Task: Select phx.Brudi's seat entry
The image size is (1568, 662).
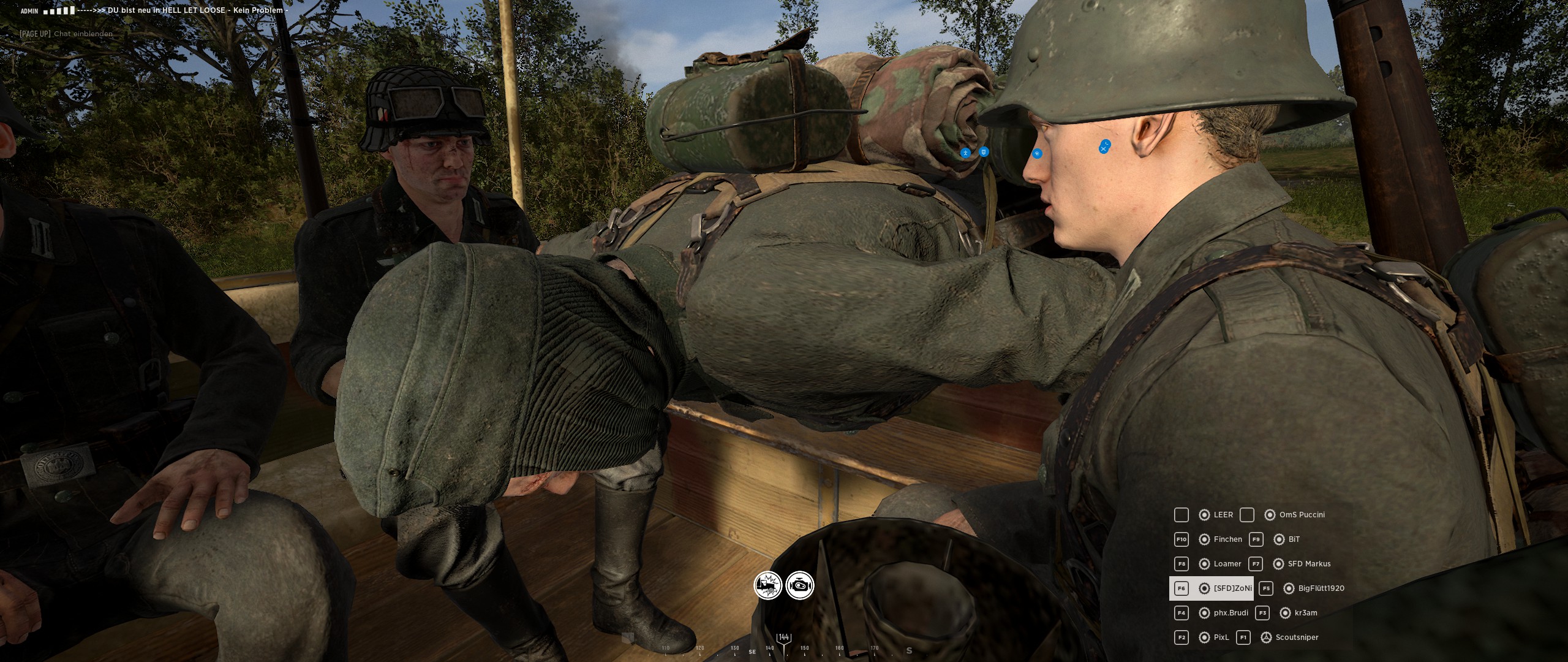Action: [1230, 613]
